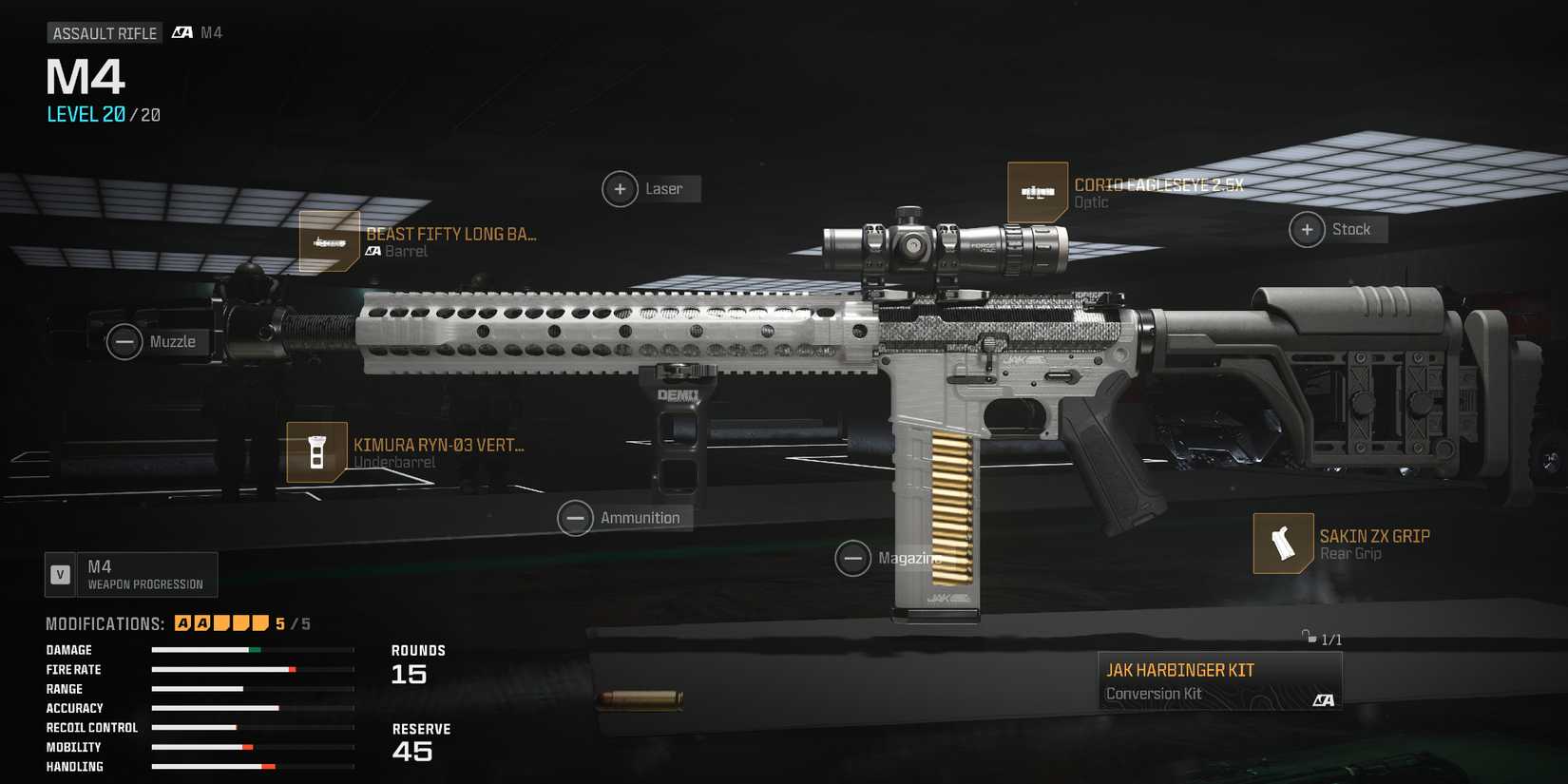Click the Level 20 progression text
Image resolution: width=1568 pixels, height=784 pixels.
(84, 114)
